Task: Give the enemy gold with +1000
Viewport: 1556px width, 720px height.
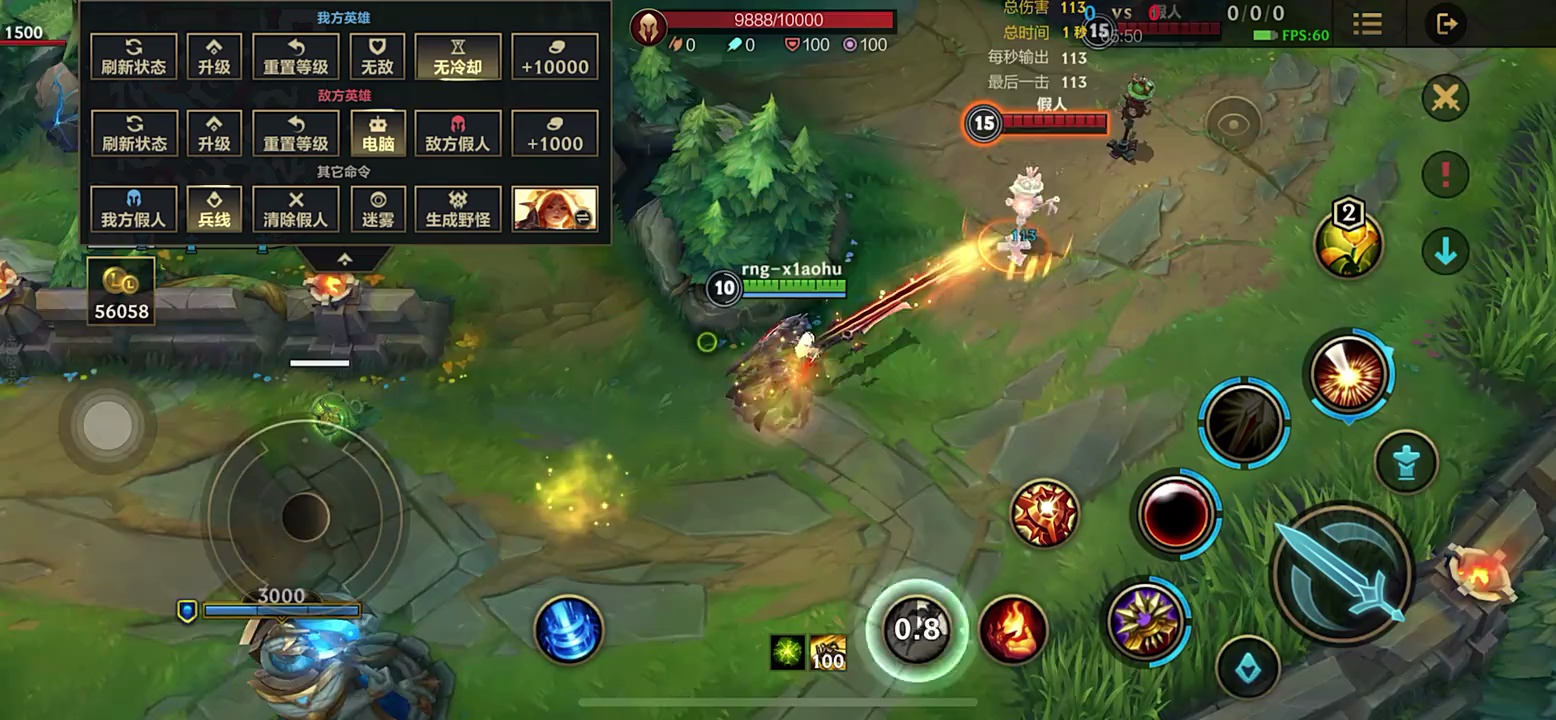Action: point(555,133)
